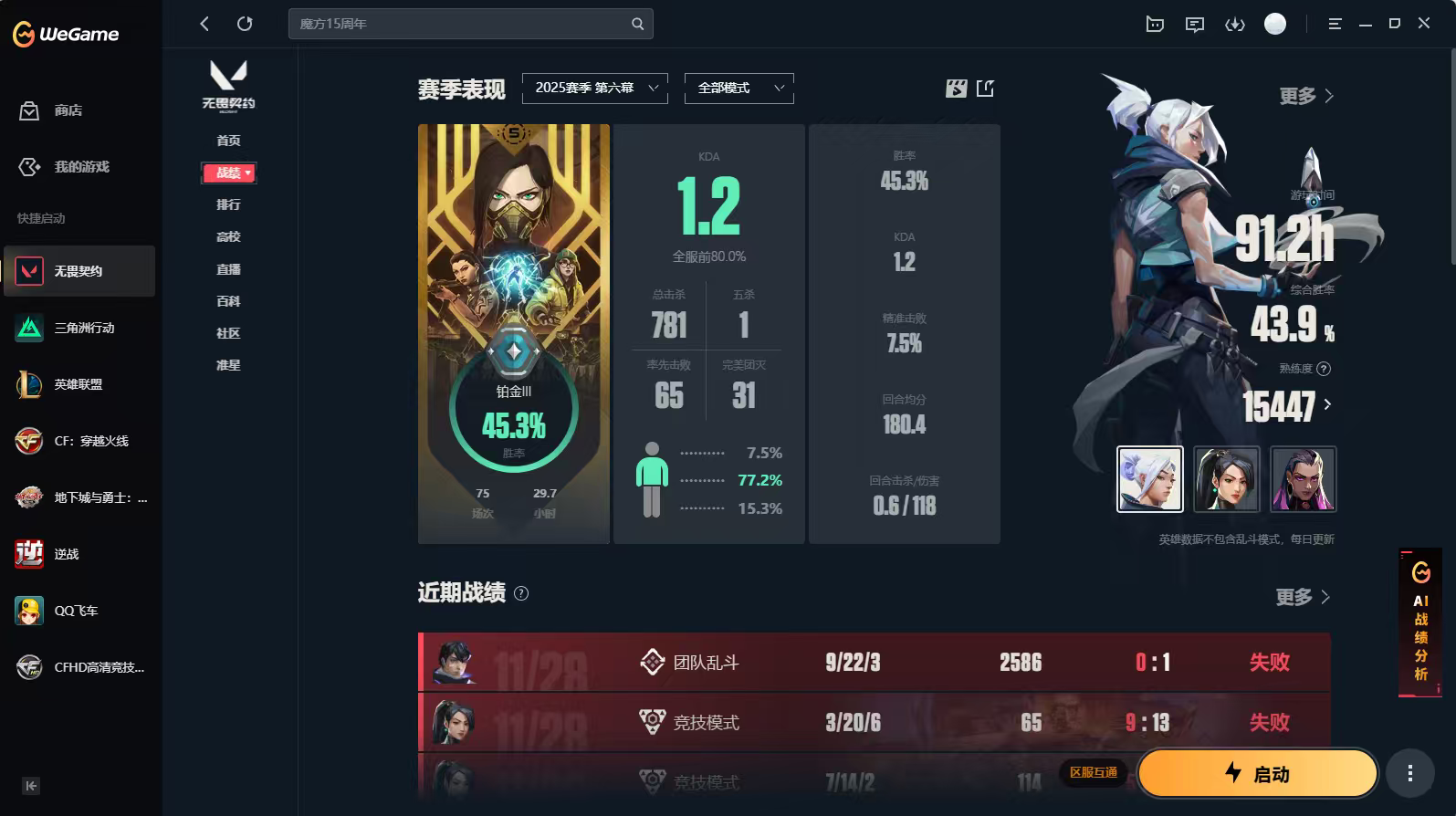
Task: Switch to the 排行 tab
Action: tap(229, 204)
